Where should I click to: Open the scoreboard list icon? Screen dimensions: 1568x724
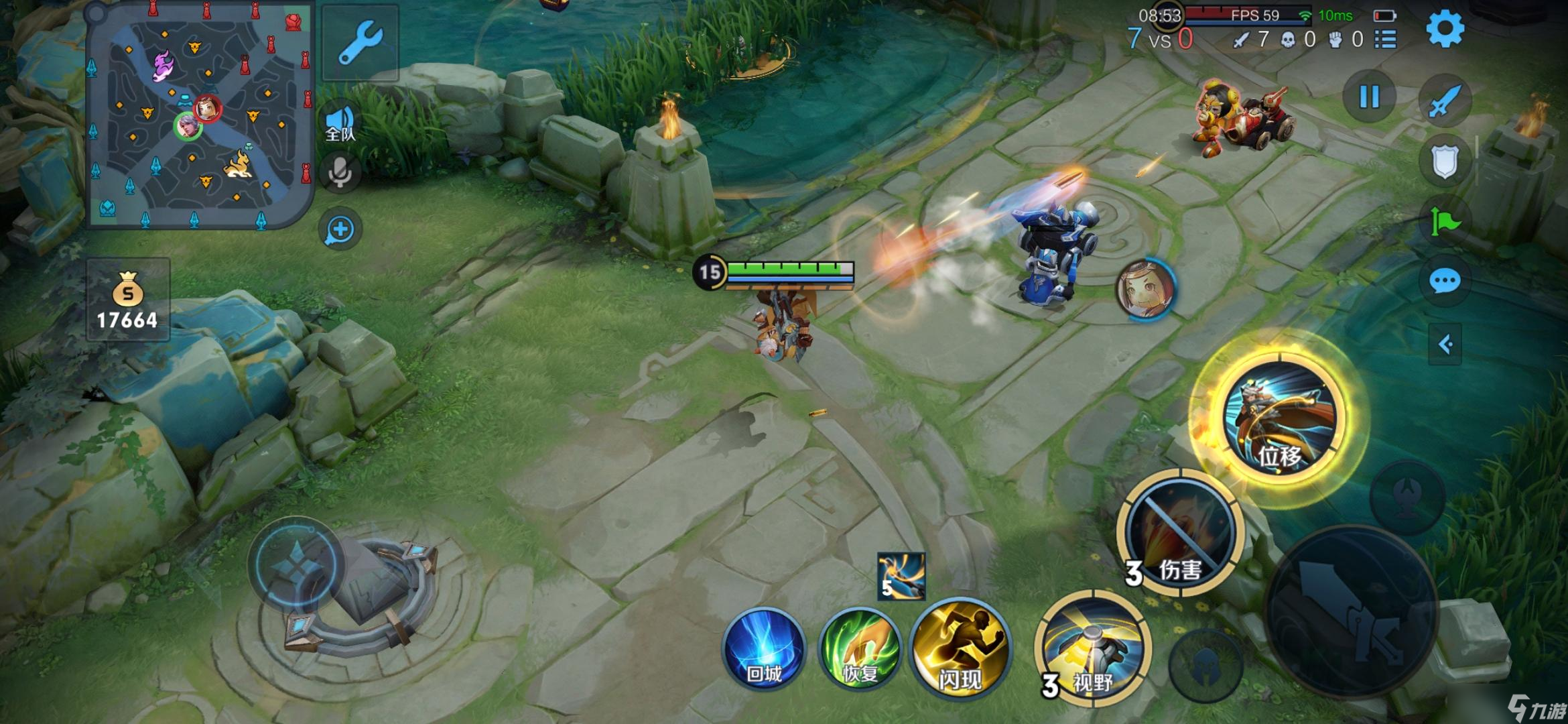1385,40
